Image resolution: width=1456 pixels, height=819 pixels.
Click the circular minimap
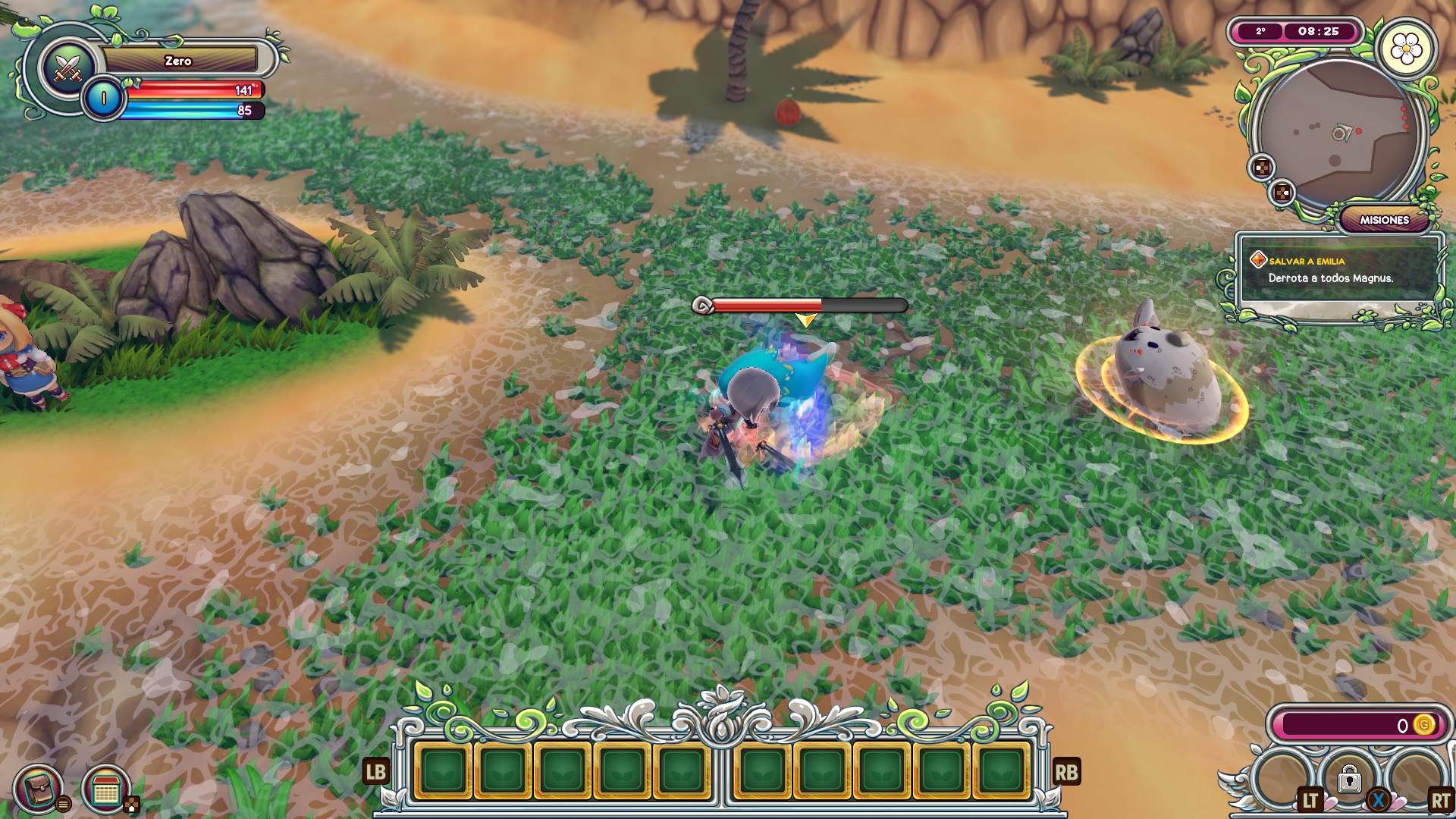1339,134
